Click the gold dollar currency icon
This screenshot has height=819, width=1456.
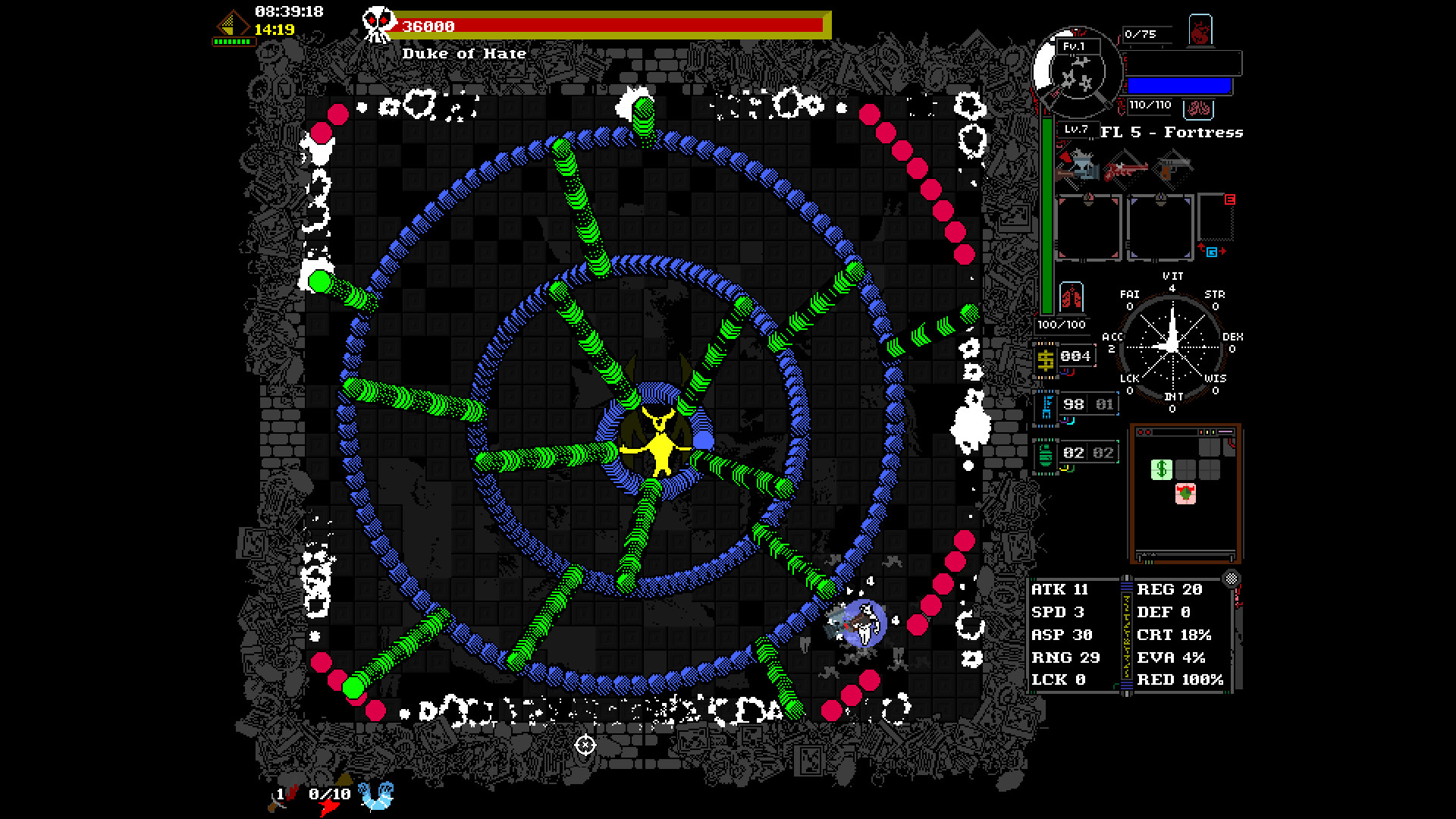coord(1045,359)
